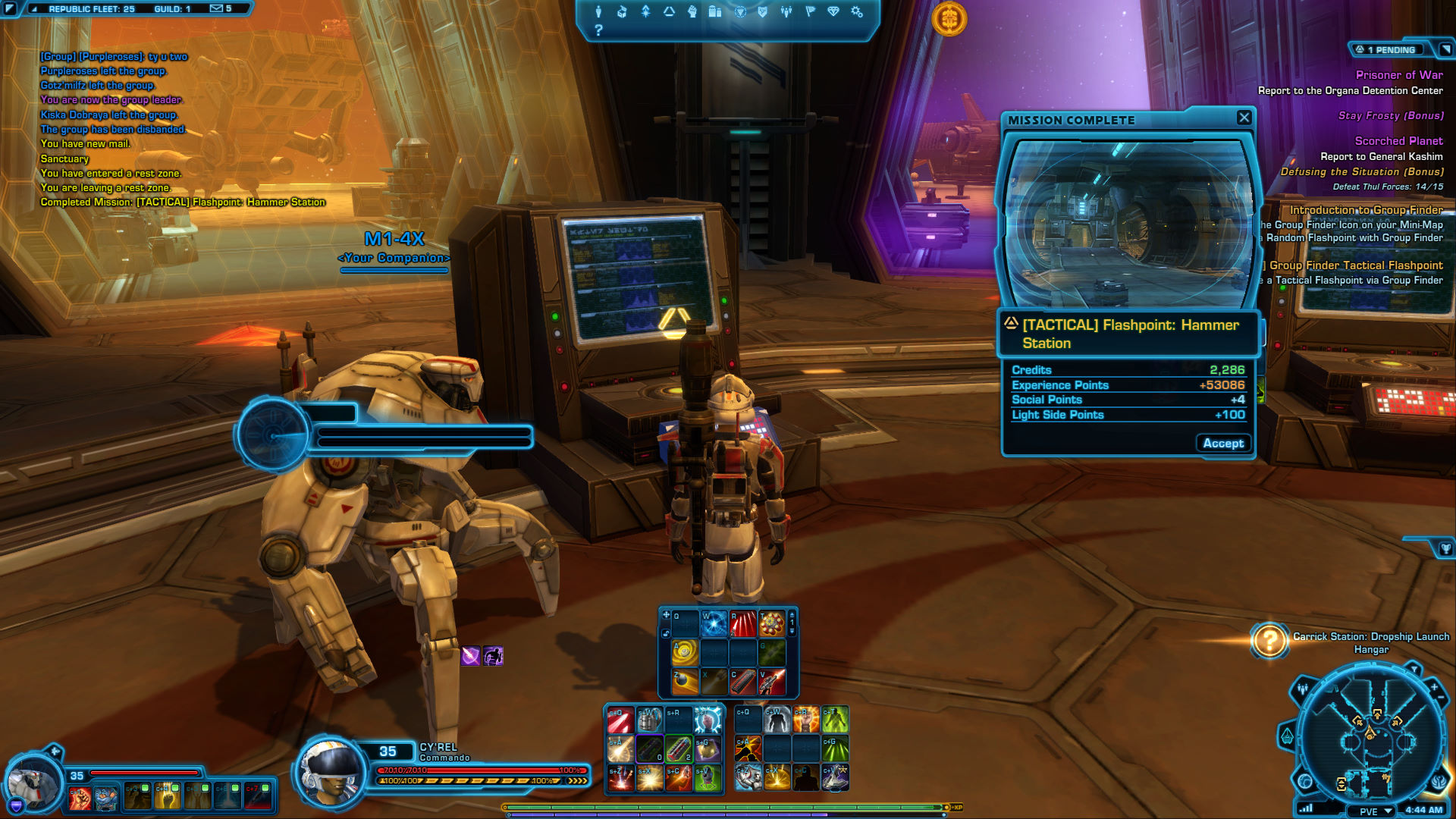1456x819 pixels.
Task: Open the Cartel Market coin button
Action: pos(949,19)
